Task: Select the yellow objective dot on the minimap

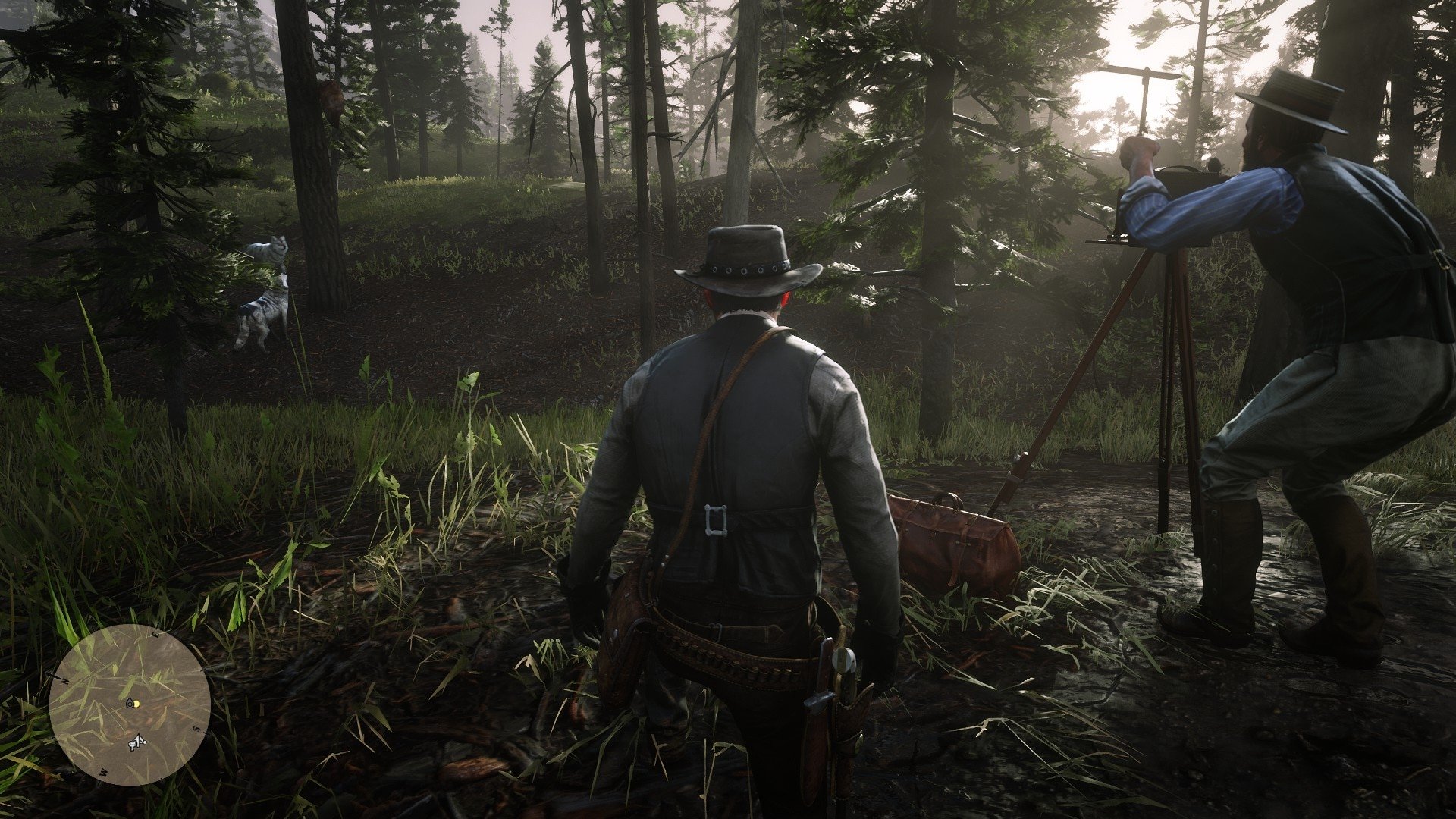Action: point(136,703)
